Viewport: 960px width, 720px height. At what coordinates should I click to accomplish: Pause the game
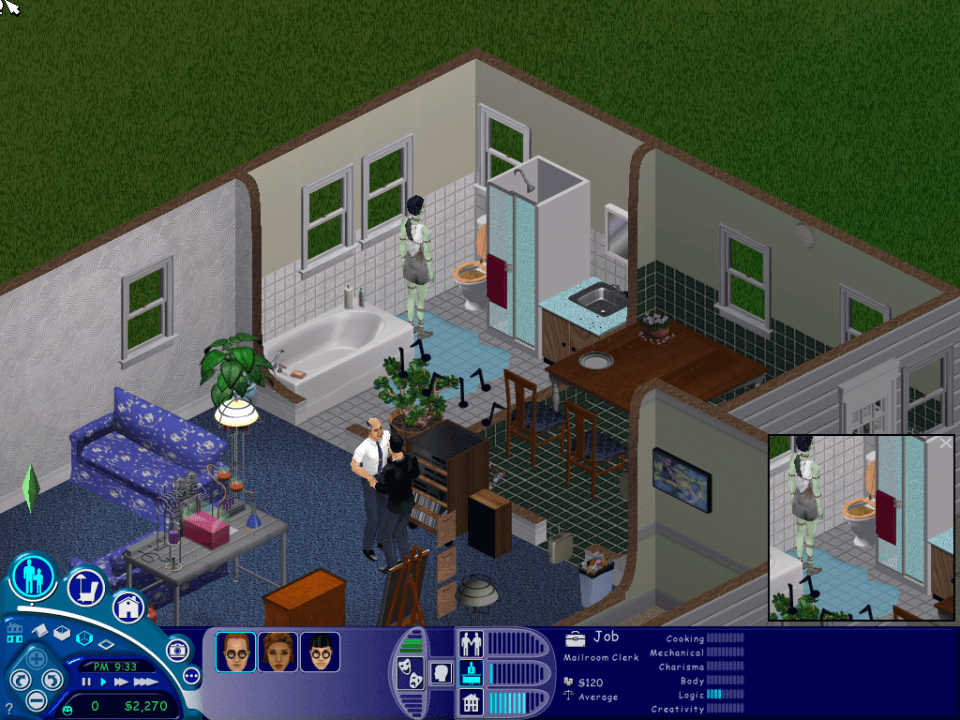tap(86, 681)
